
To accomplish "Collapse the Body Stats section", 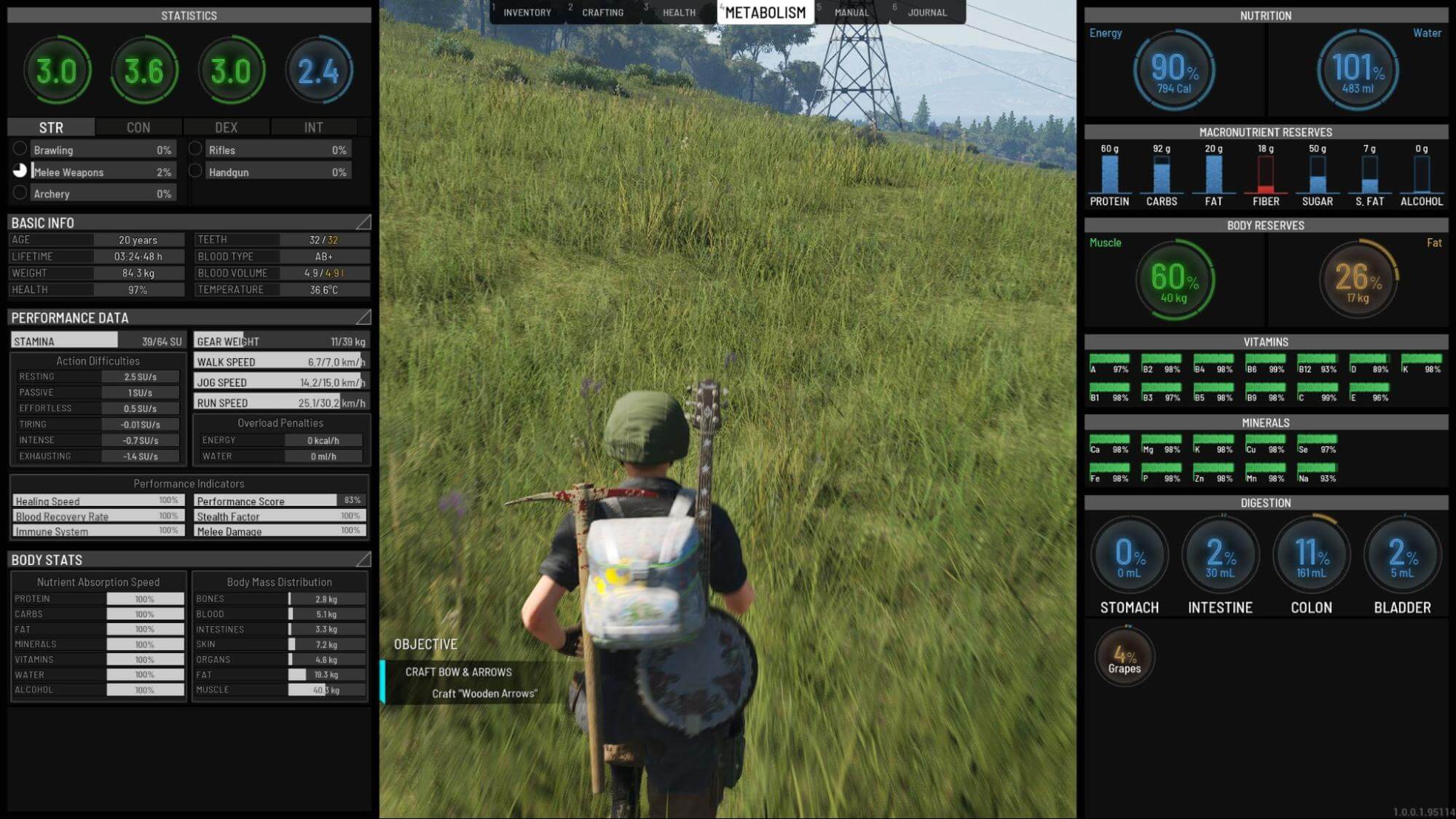I will tap(363, 559).
